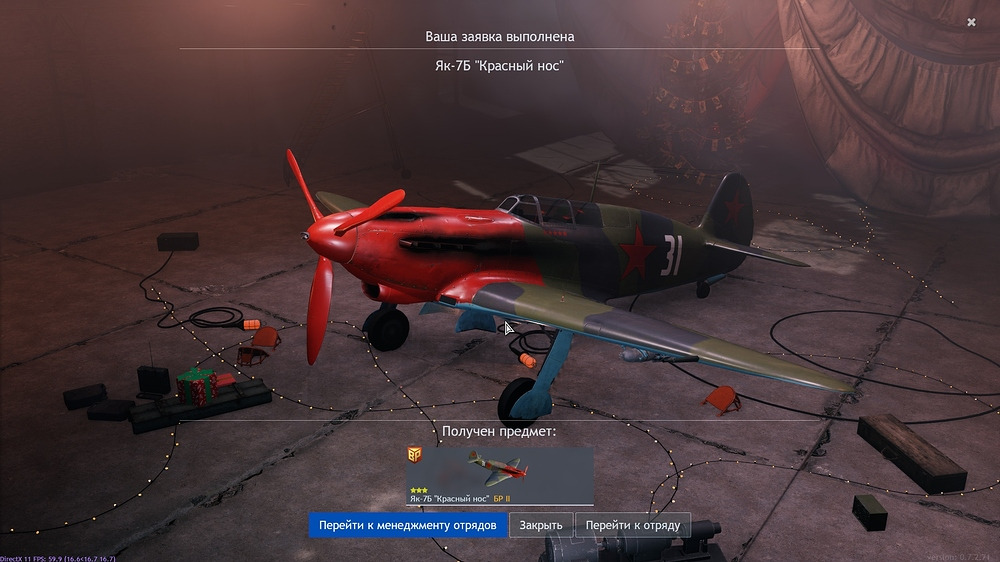Screen dimensions: 1000x562
Task: Open the Як-7Б "Красный нос" item card
Action: point(500,476)
